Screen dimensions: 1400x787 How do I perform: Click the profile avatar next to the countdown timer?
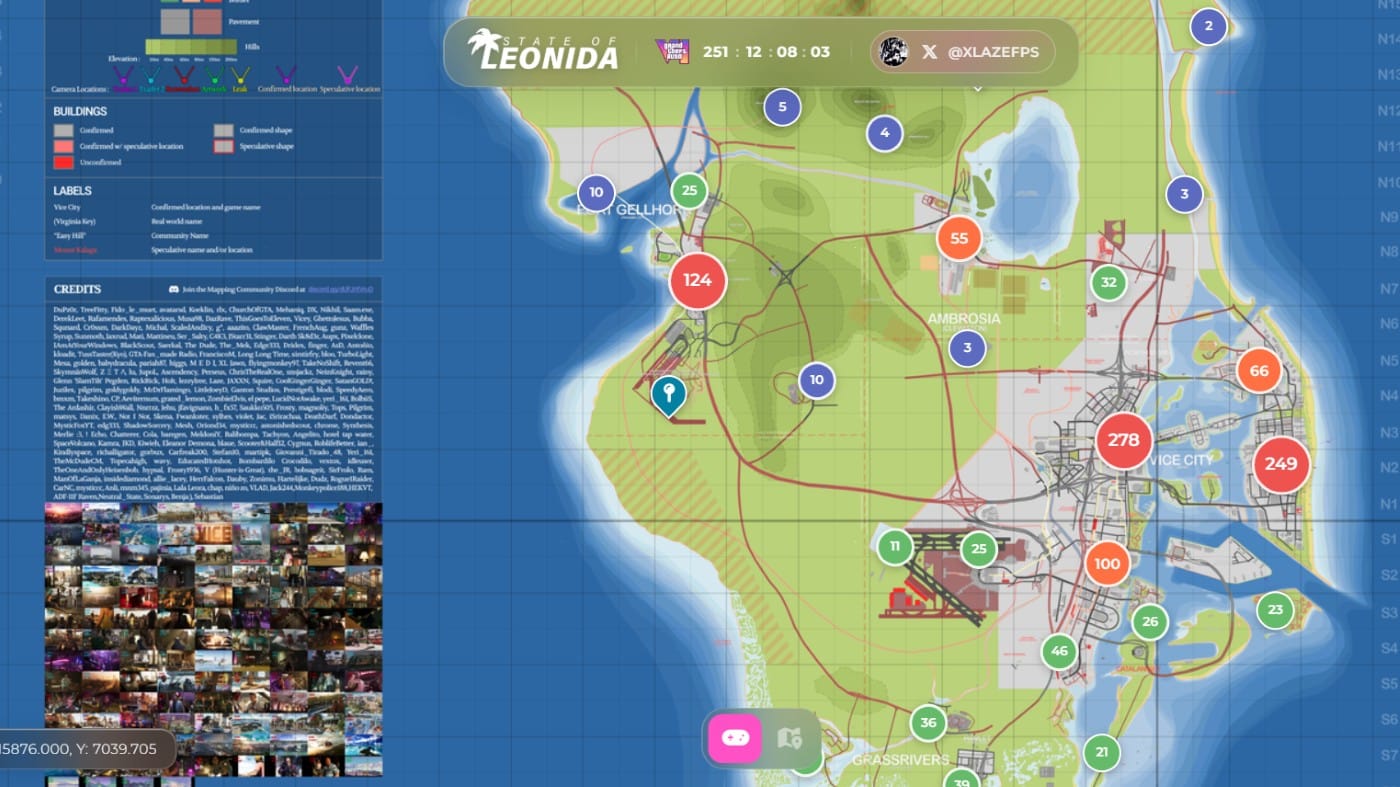pos(892,52)
